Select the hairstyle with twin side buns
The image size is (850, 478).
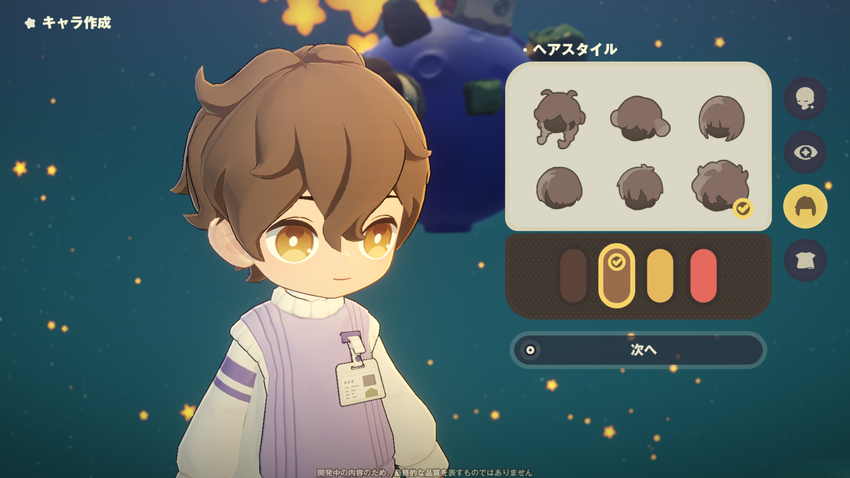(639, 118)
